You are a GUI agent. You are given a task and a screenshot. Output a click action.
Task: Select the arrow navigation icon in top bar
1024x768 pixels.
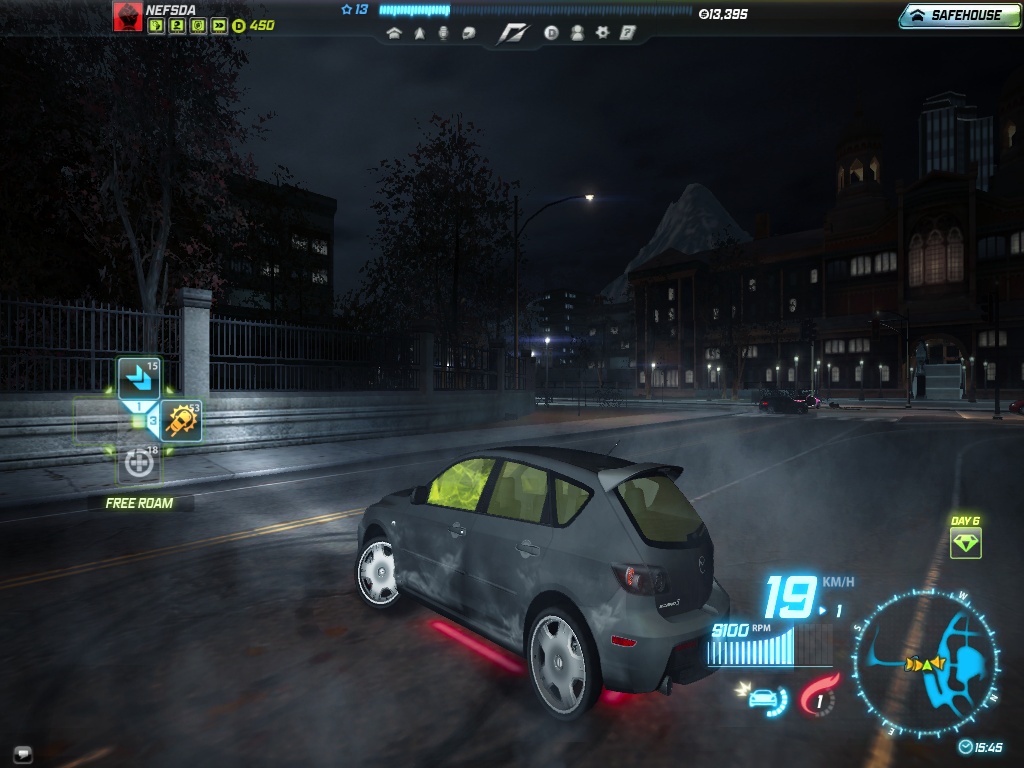[419, 33]
